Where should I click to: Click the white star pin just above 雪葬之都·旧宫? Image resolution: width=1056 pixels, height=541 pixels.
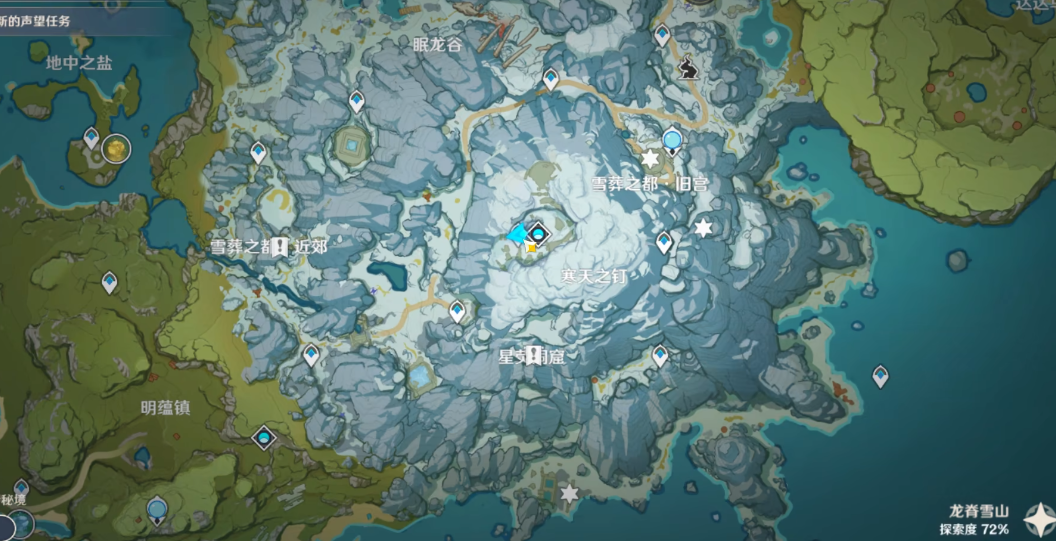[650, 159]
